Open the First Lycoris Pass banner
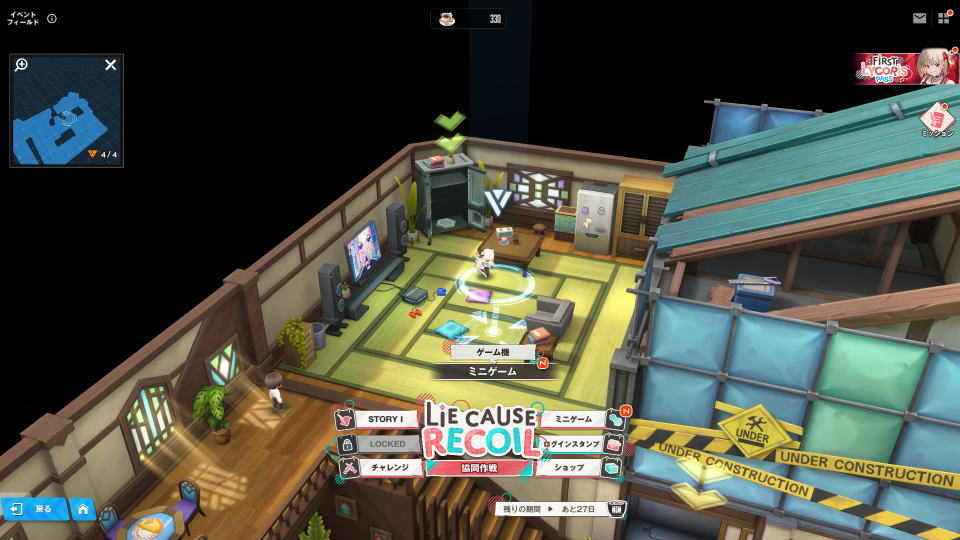Screen dimensions: 960x540 (x=906, y=67)
